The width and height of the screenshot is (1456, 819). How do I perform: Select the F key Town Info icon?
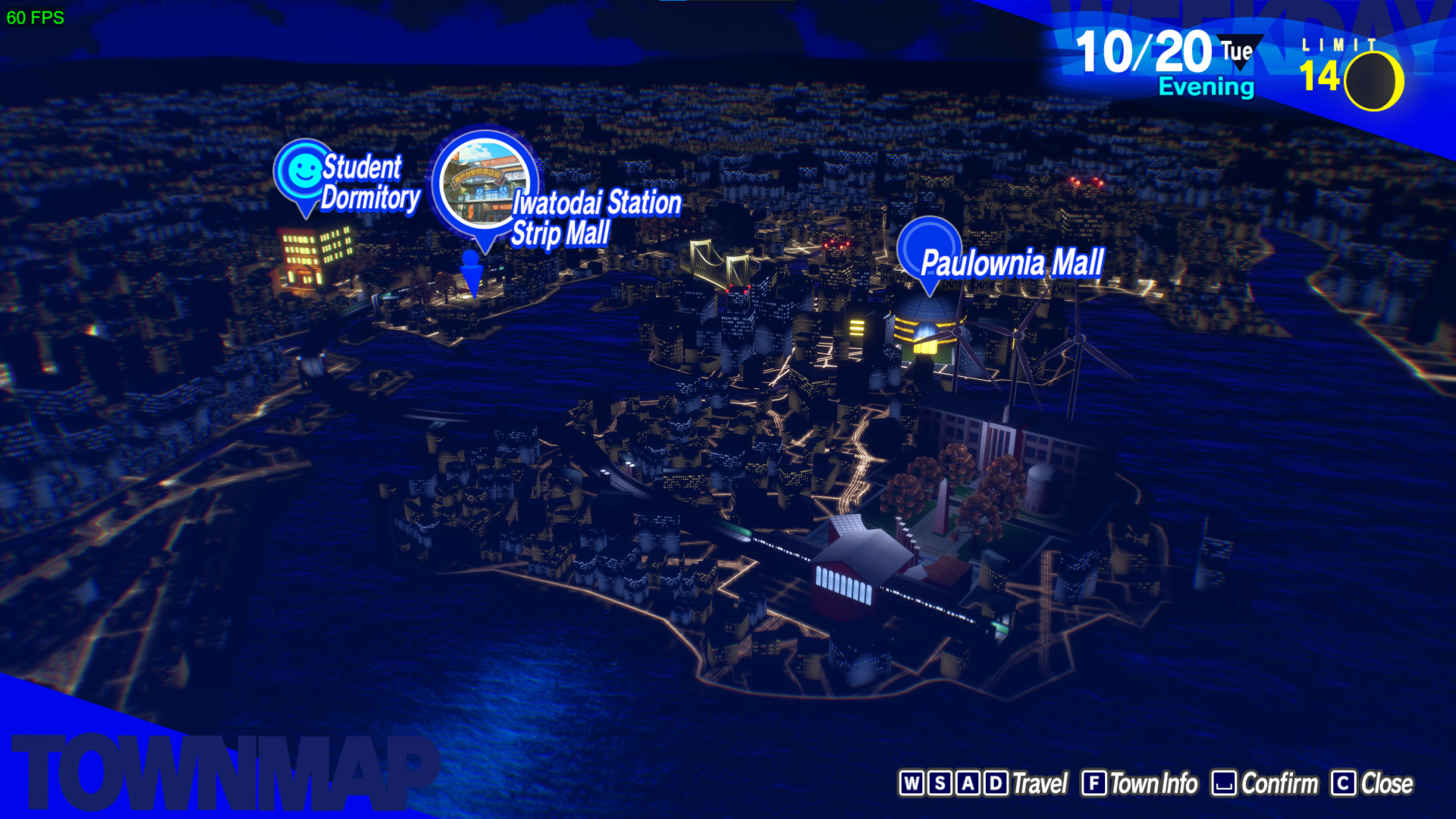[x=1095, y=783]
